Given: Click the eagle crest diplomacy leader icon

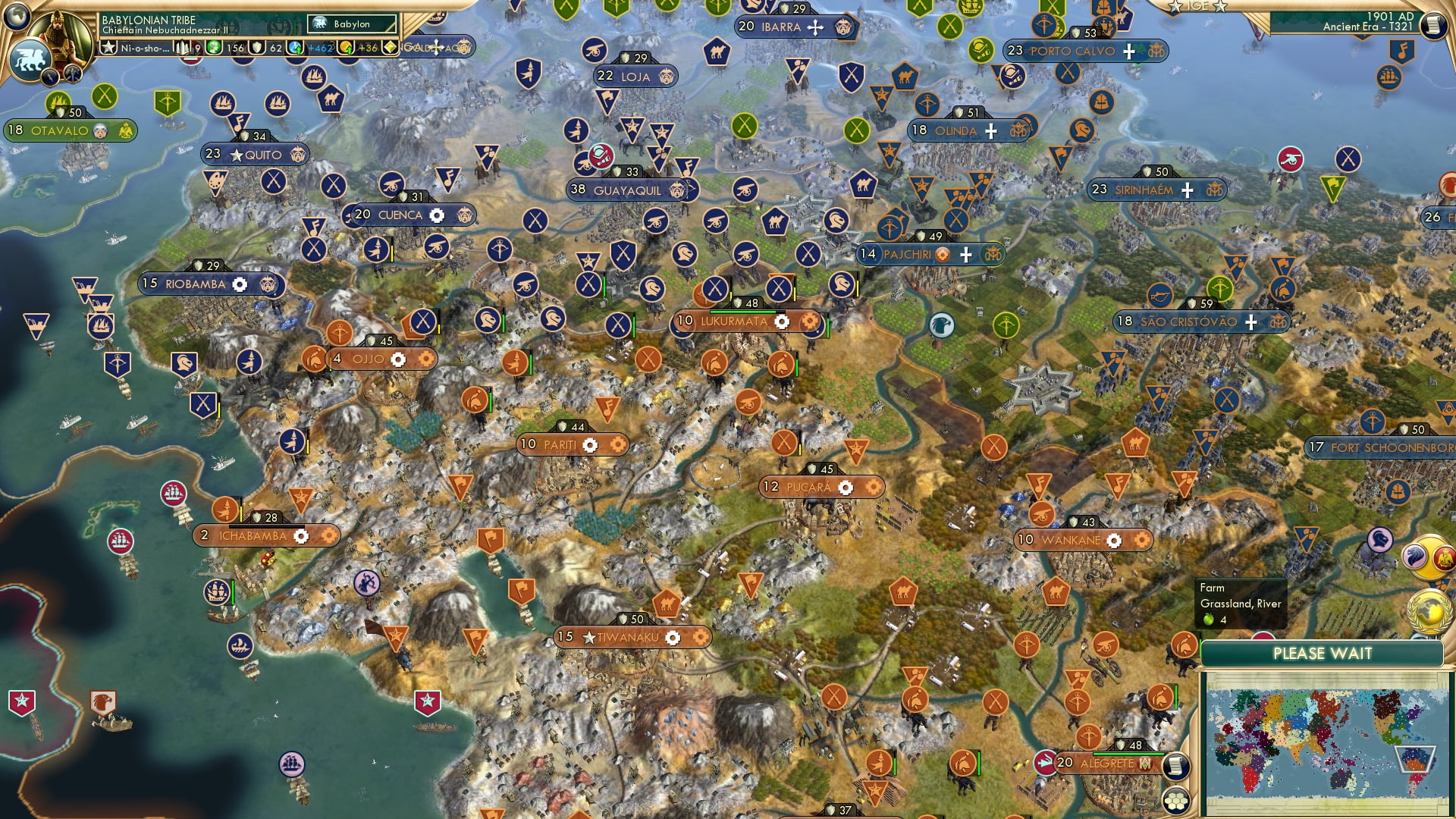Looking at the screenshot, I should (1444, 559).
